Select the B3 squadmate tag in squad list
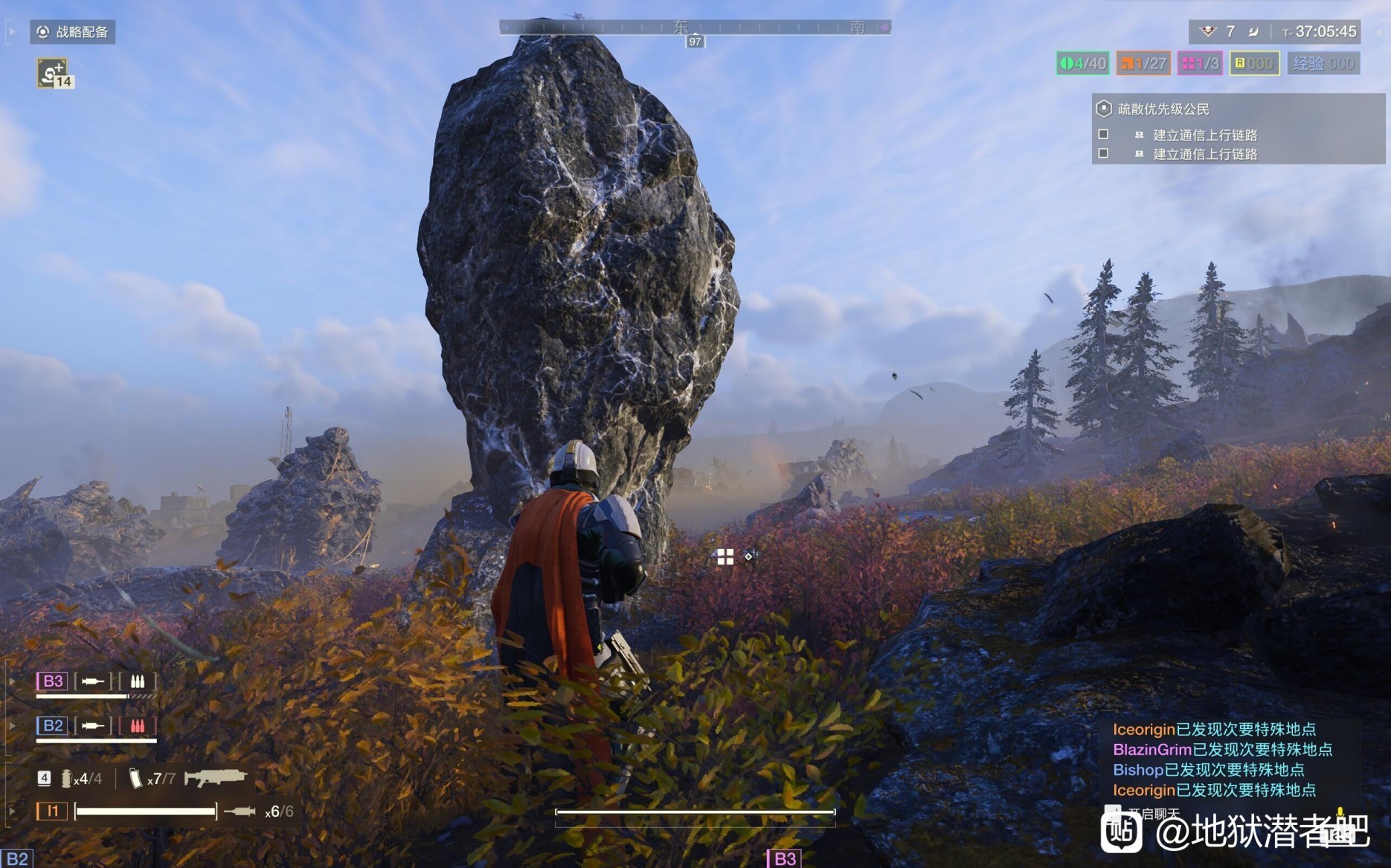The height and width of the screenshot is (868, 1391). (x=53, y=681)
